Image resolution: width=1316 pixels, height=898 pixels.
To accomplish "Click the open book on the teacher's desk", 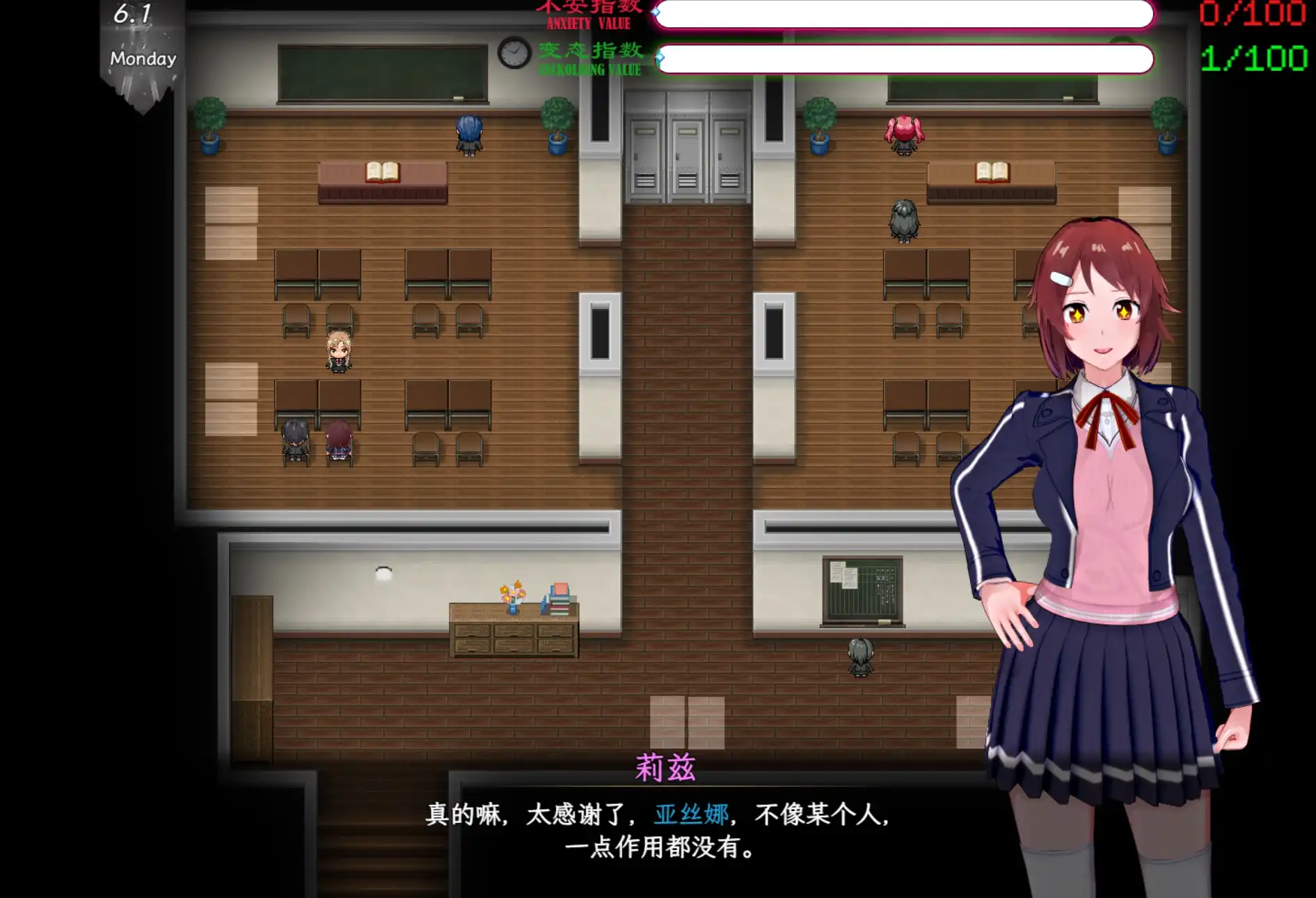I will (x=385, y=170).
